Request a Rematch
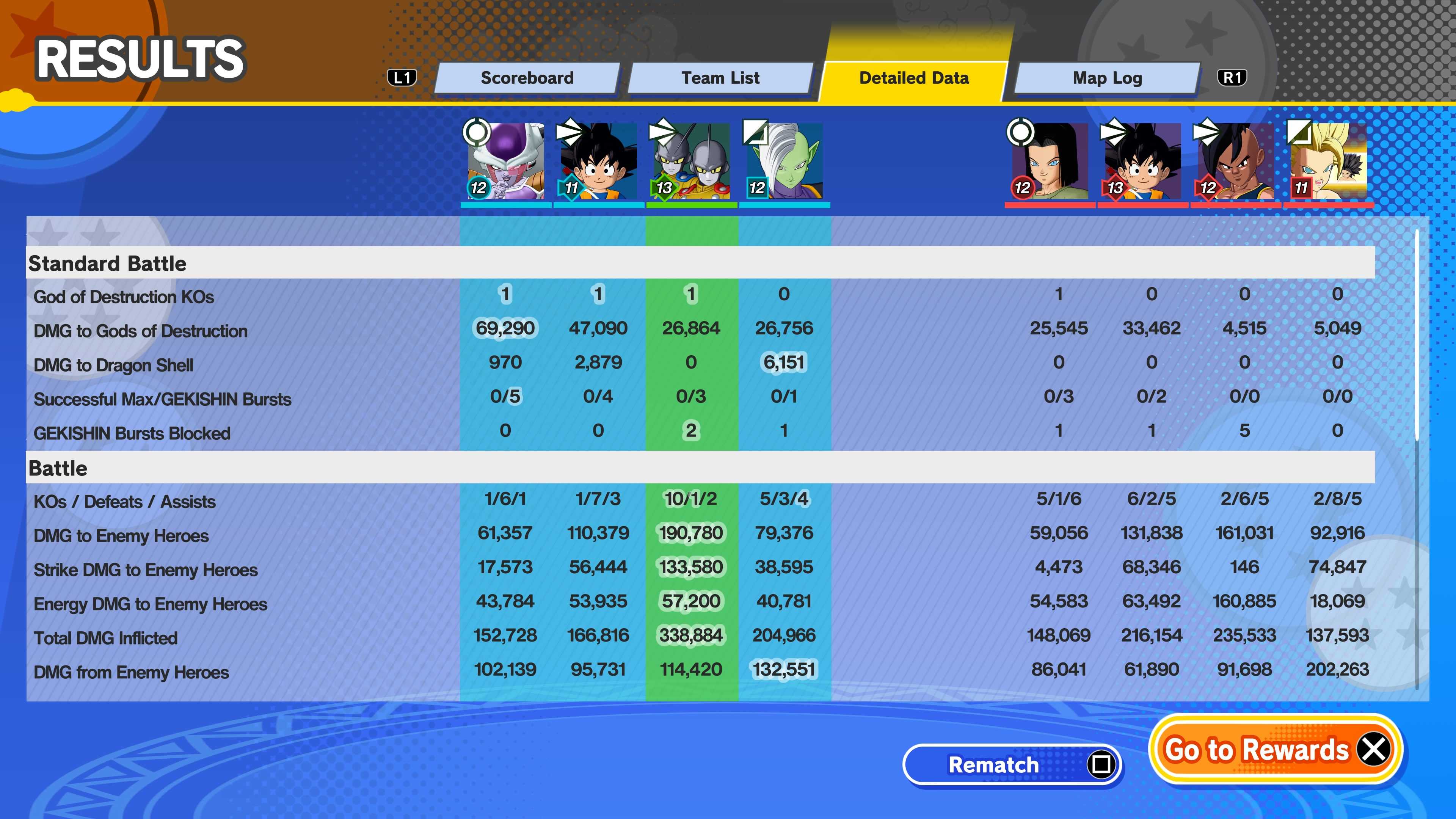1456x819 pixels. click(x=1012, y=765)
